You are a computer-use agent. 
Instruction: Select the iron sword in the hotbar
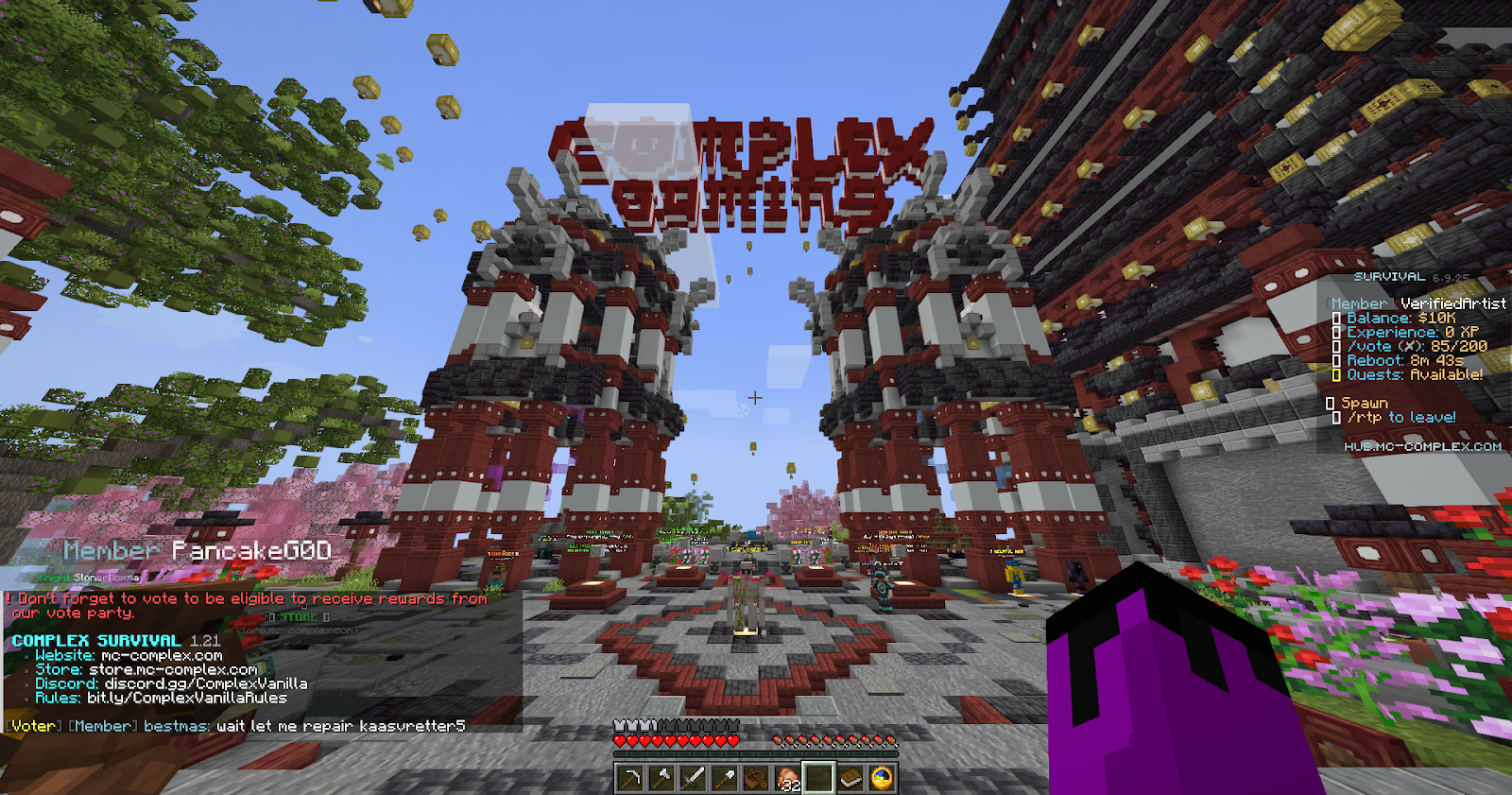694,777
